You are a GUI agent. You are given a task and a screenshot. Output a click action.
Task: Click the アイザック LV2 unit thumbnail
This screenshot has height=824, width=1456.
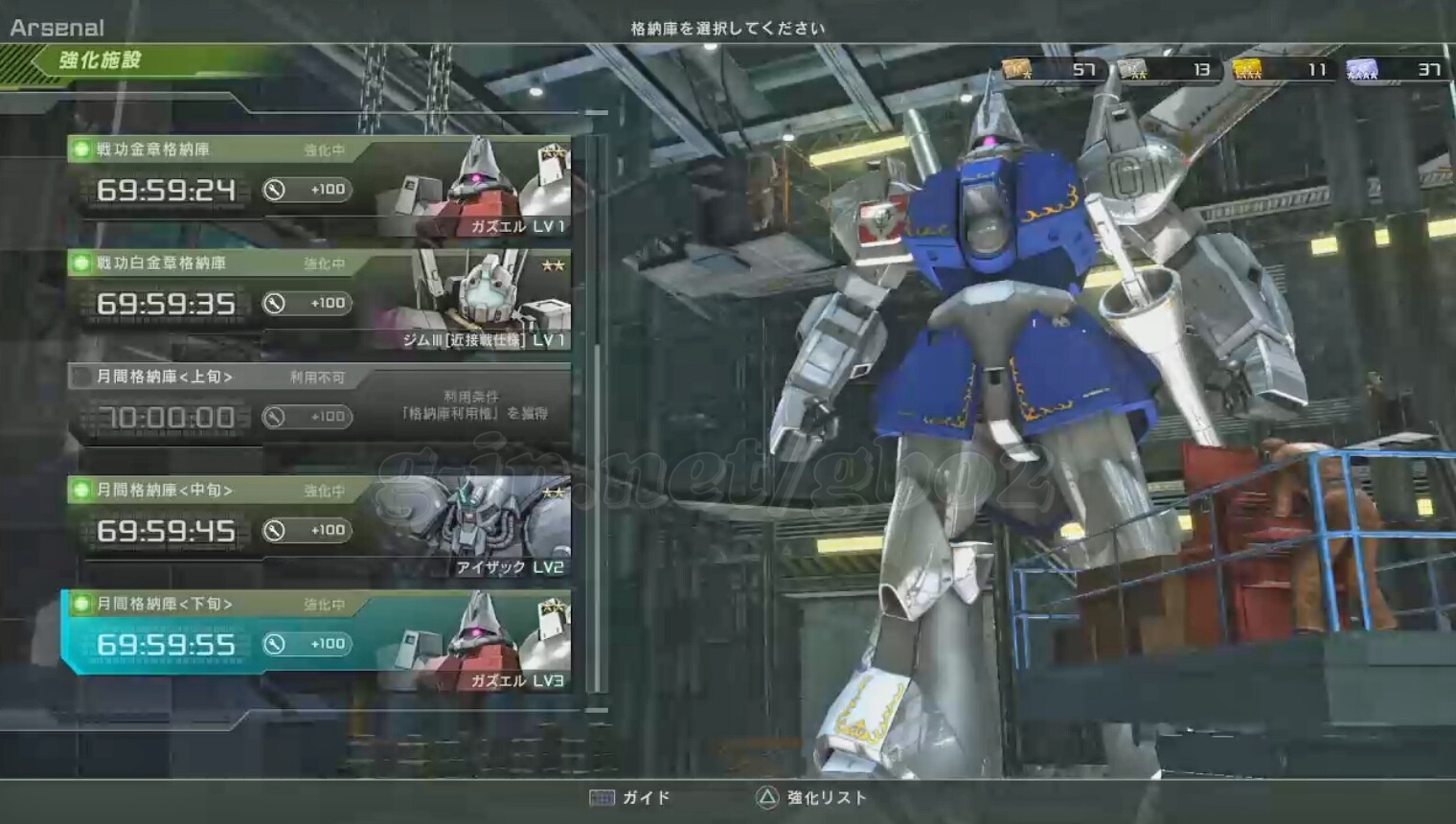[479, 527]
